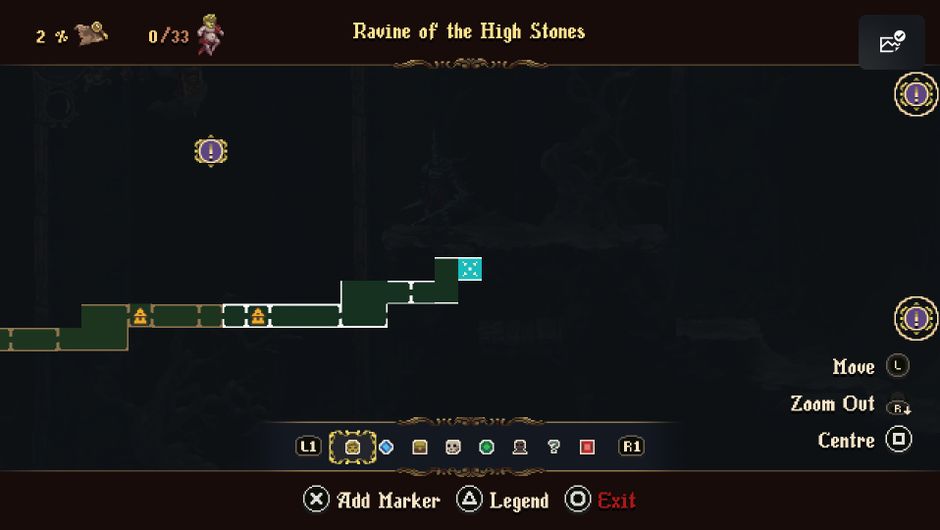
Task: Pick the skull marker icon
Action: (453, 447)
